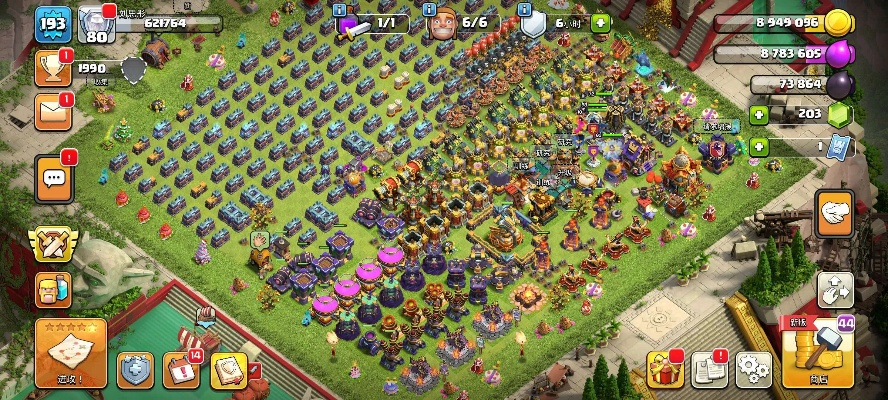This screenshot has height=400, width=888.
Task: Tap the white glove button
Action: pyautogui.click(x=834, y=212)
